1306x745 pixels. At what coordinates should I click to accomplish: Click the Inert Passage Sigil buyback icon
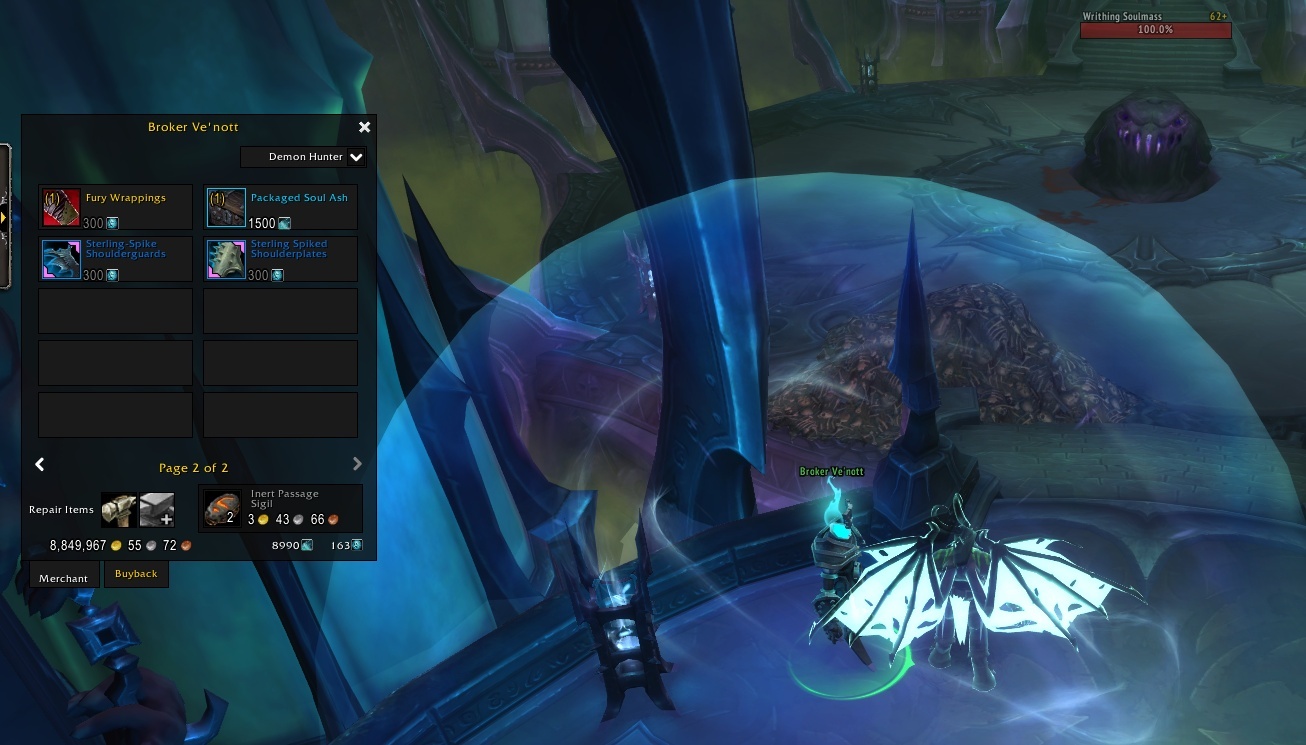tap(222, 508)
